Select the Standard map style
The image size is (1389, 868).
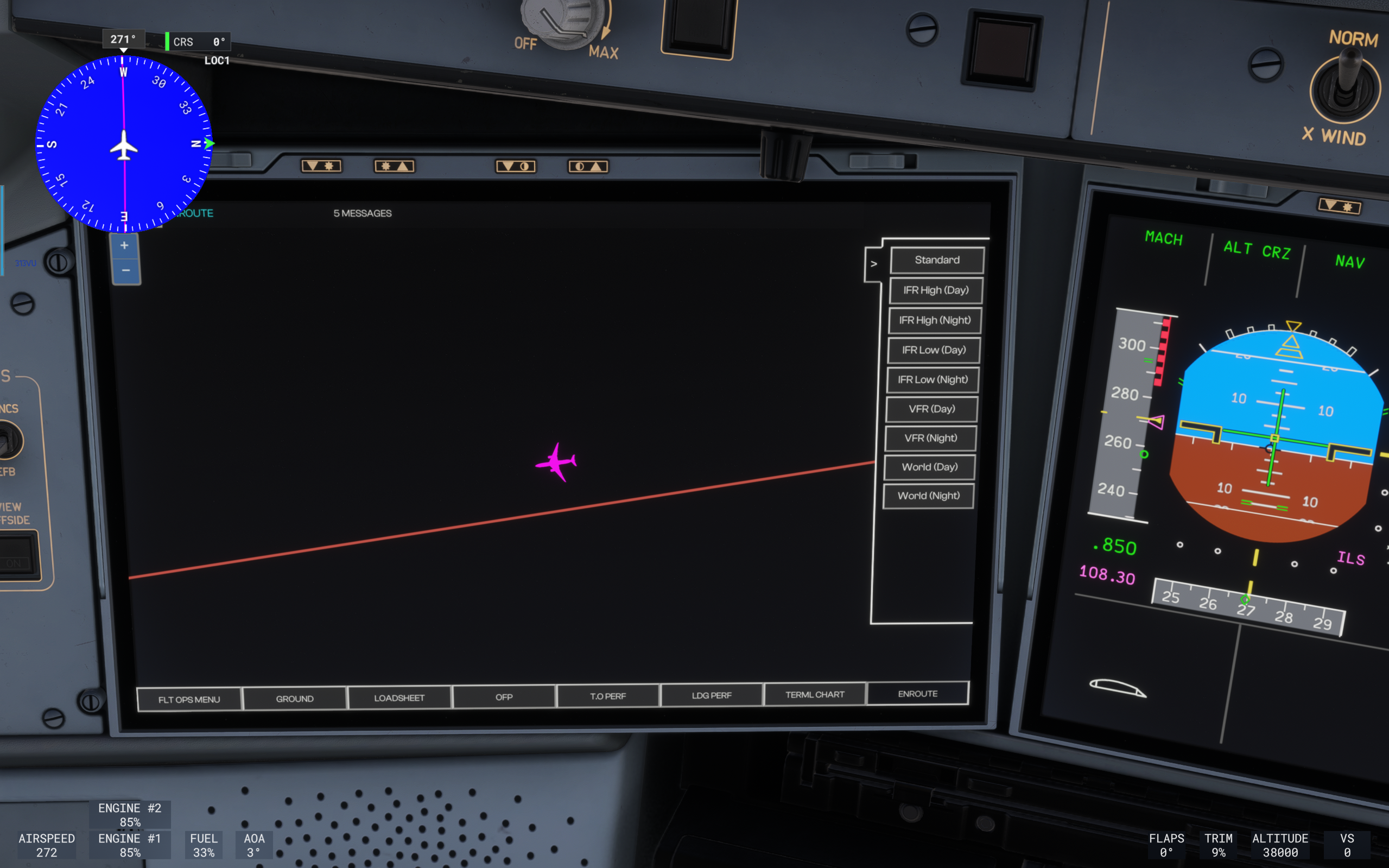(x=937, y=260)
